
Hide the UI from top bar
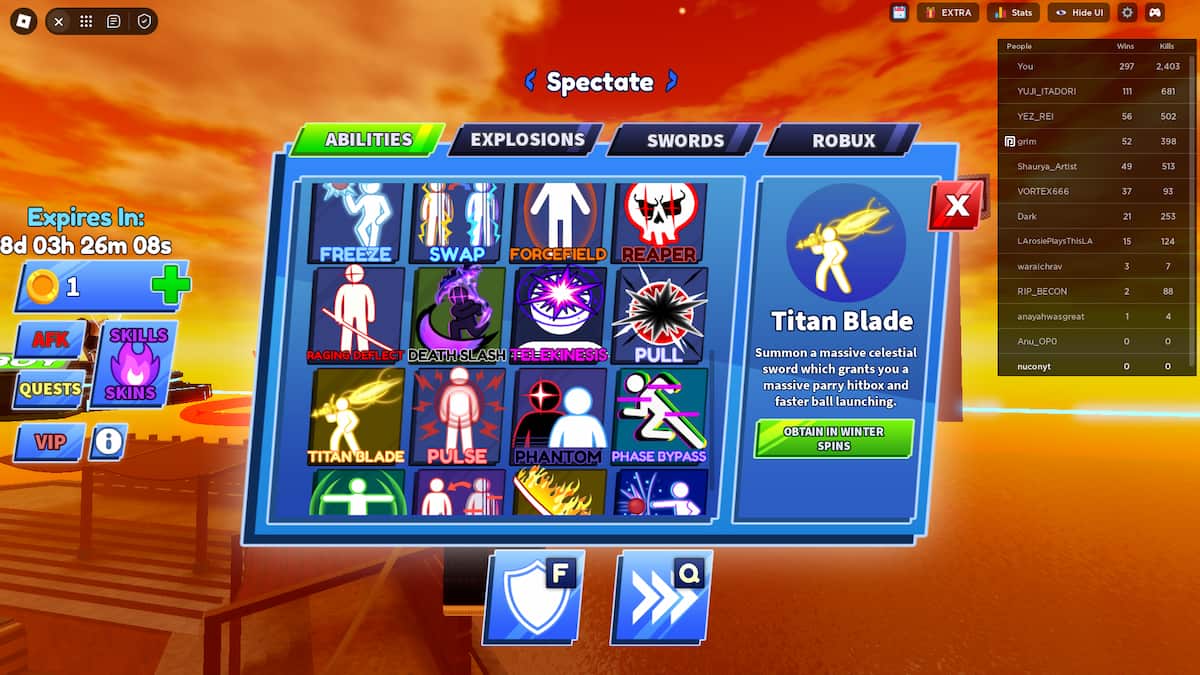coord(1078,13)
